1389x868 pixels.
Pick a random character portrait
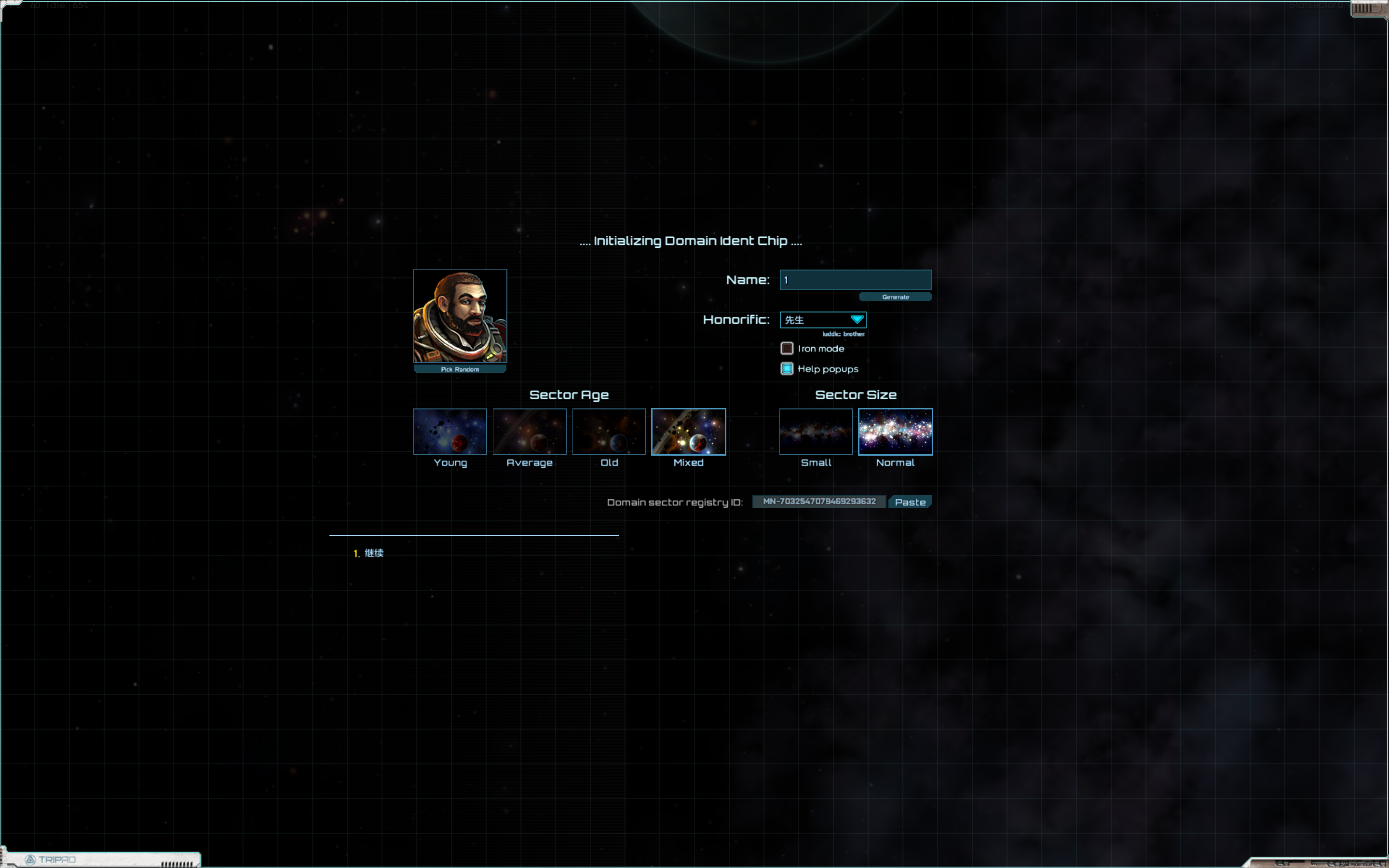click(460, 369)
